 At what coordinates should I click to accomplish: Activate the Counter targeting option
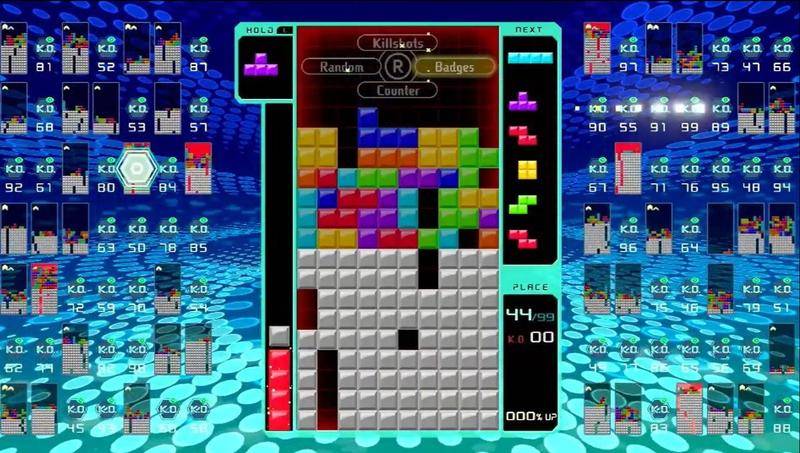coord(397,90)
